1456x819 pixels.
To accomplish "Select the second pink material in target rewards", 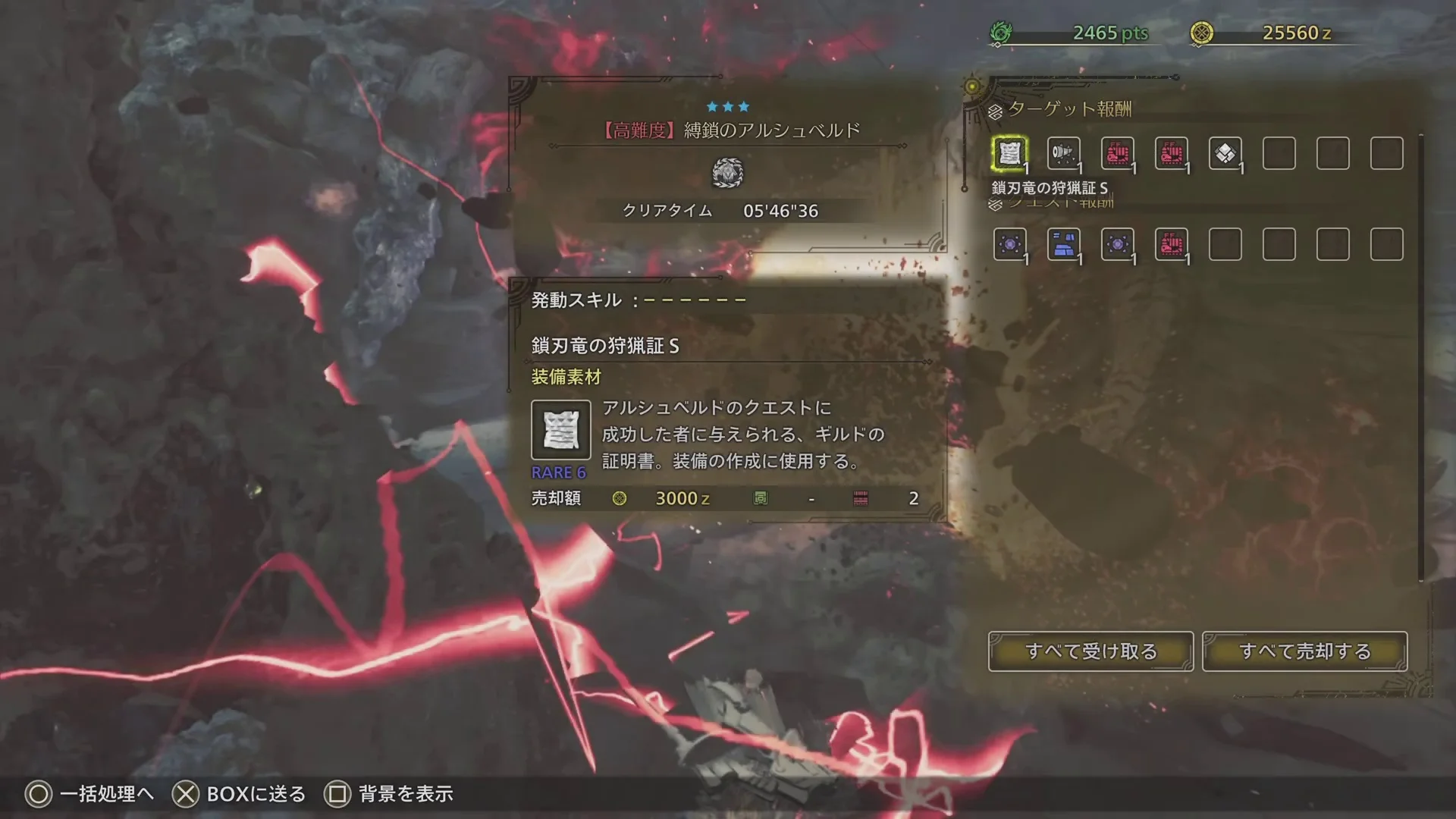I will (1172, 153).
